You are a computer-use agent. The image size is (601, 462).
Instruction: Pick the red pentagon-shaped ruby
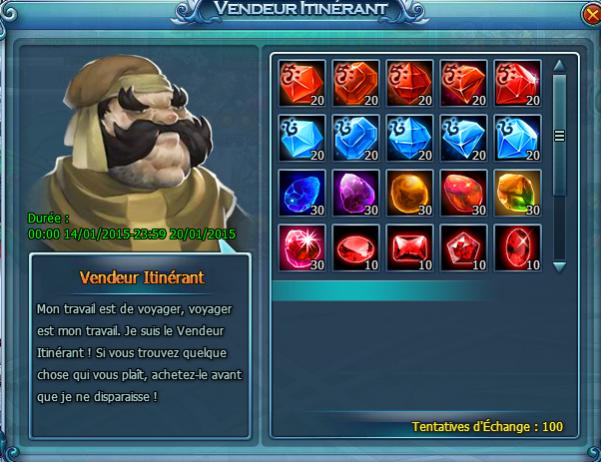tap(464, 247)
